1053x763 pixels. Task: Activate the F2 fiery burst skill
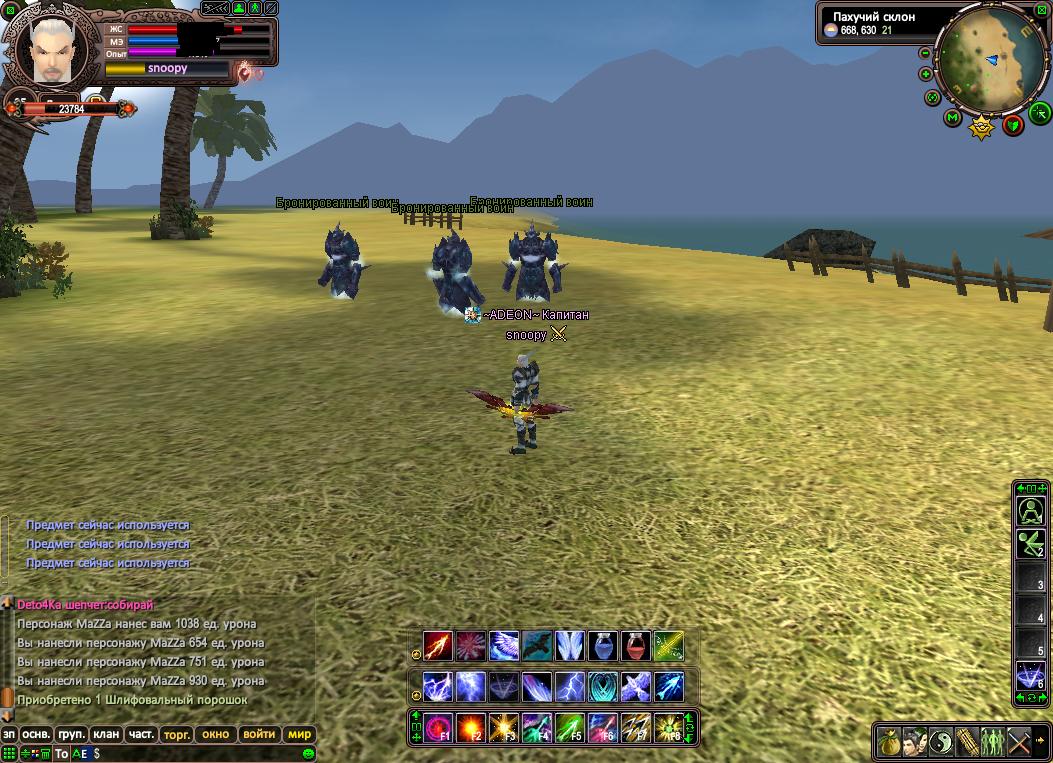click(x=471, y=727)
